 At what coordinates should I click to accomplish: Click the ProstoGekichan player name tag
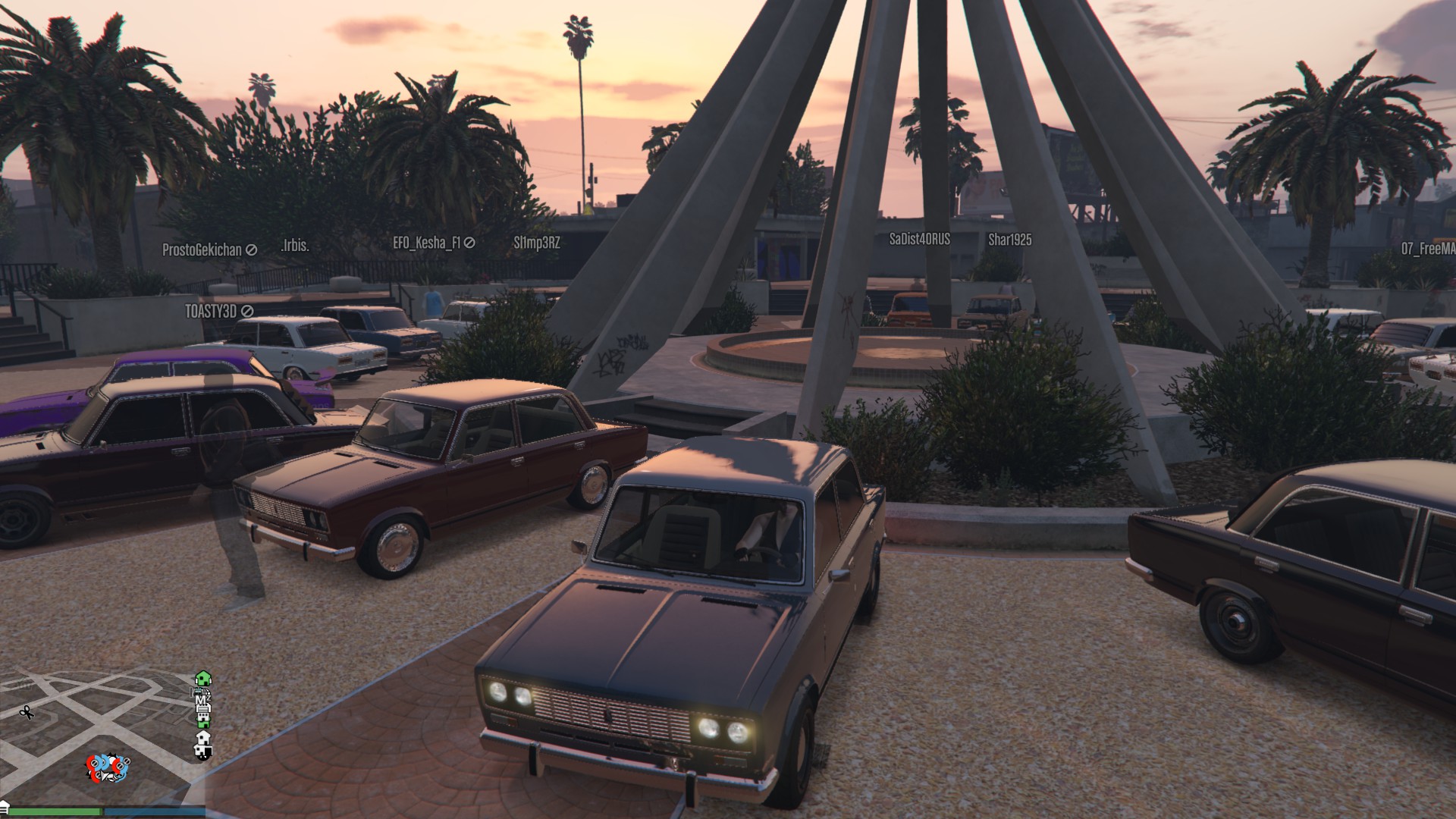[202, 249]
